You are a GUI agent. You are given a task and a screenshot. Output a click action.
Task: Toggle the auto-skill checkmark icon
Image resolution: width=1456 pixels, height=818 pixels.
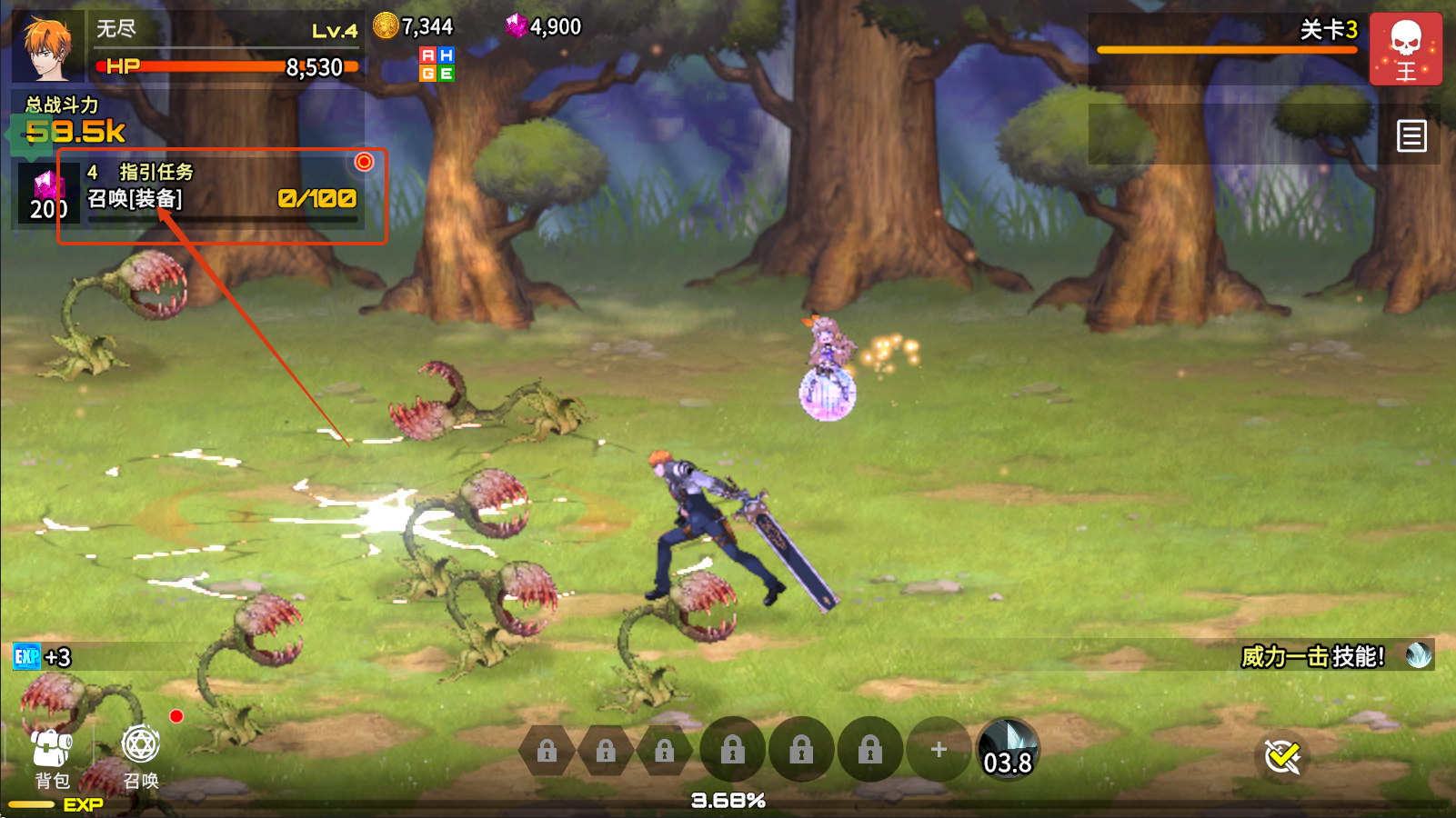(x=1282, y=756)
